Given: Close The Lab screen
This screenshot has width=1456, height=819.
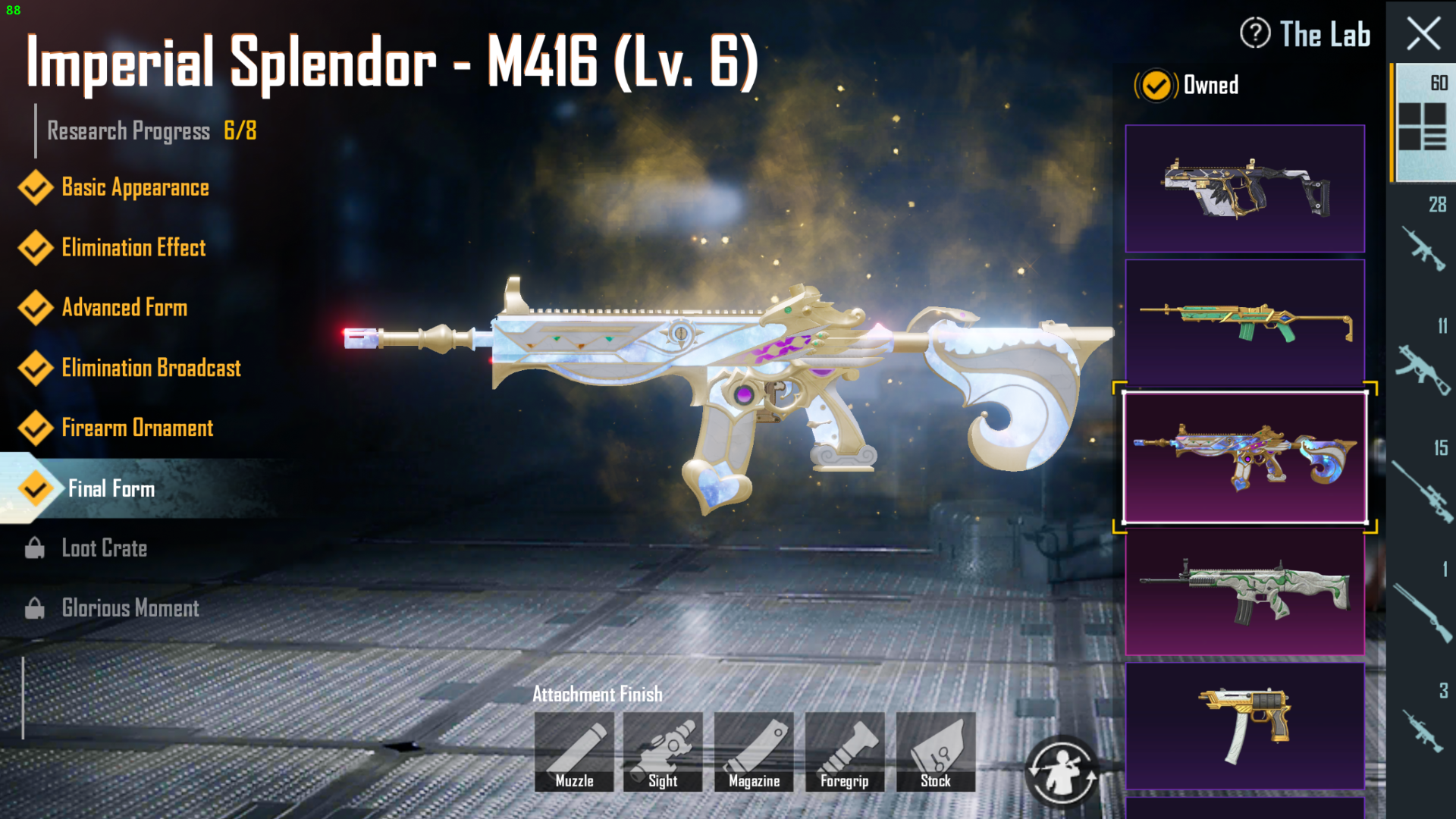Looking at the screenshot, I should tap(1423, 34).
